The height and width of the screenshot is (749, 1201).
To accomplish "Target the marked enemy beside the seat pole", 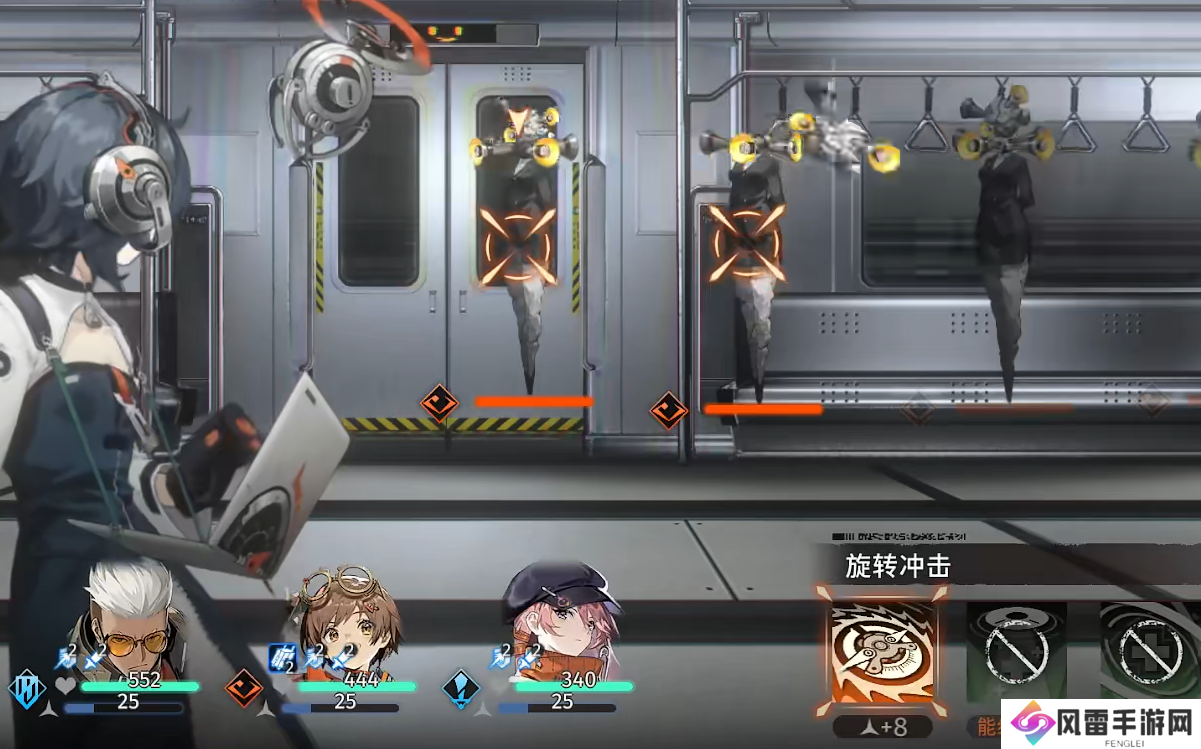I will (x=745, y=243).
